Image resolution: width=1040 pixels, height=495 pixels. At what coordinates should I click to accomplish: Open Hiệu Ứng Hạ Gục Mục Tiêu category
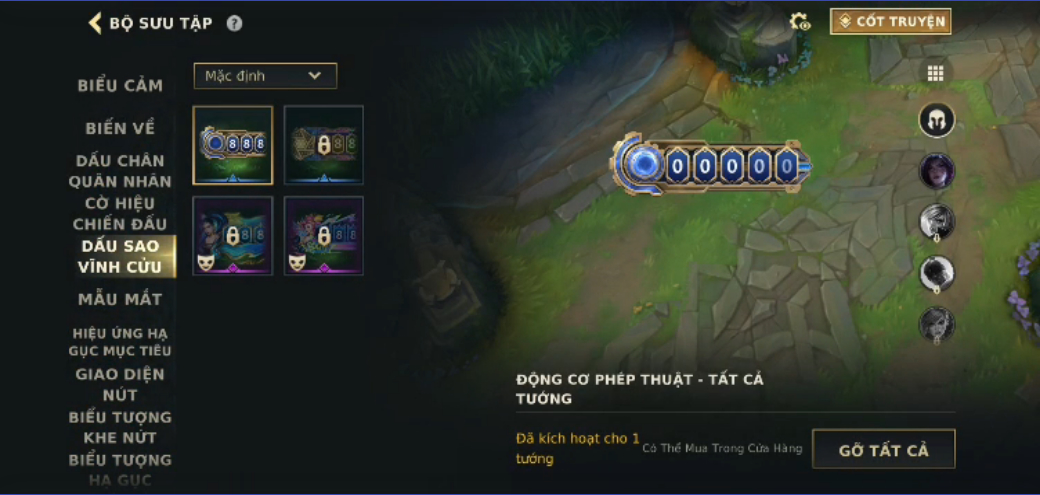tap(120, 341)
